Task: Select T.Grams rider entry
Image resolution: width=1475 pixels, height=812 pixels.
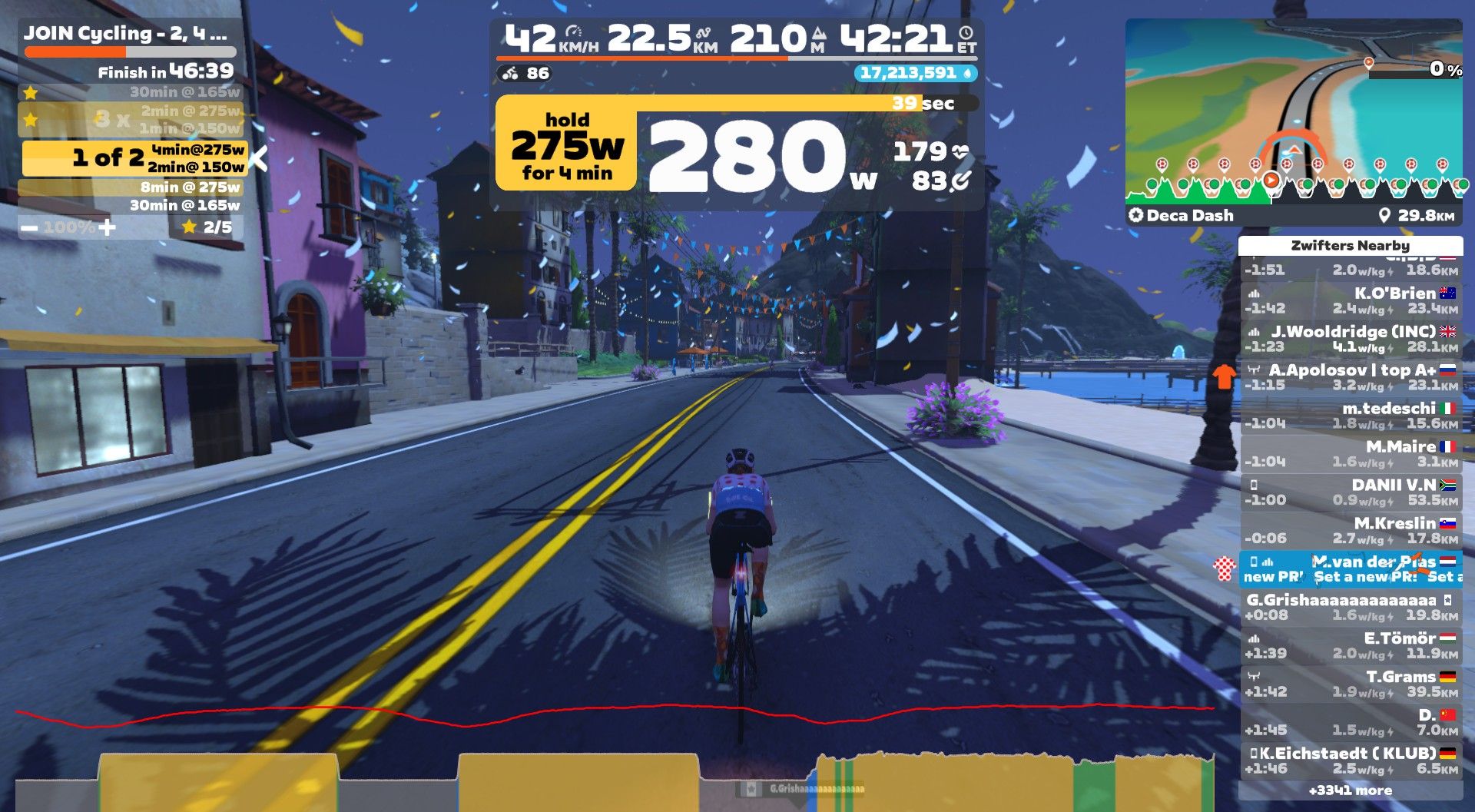Action: [1351, 684]
